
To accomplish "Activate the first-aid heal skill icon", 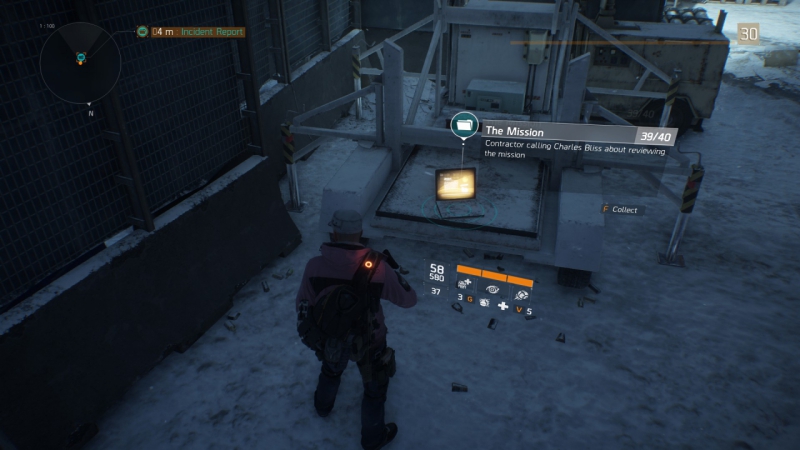I will pos(467,285).
